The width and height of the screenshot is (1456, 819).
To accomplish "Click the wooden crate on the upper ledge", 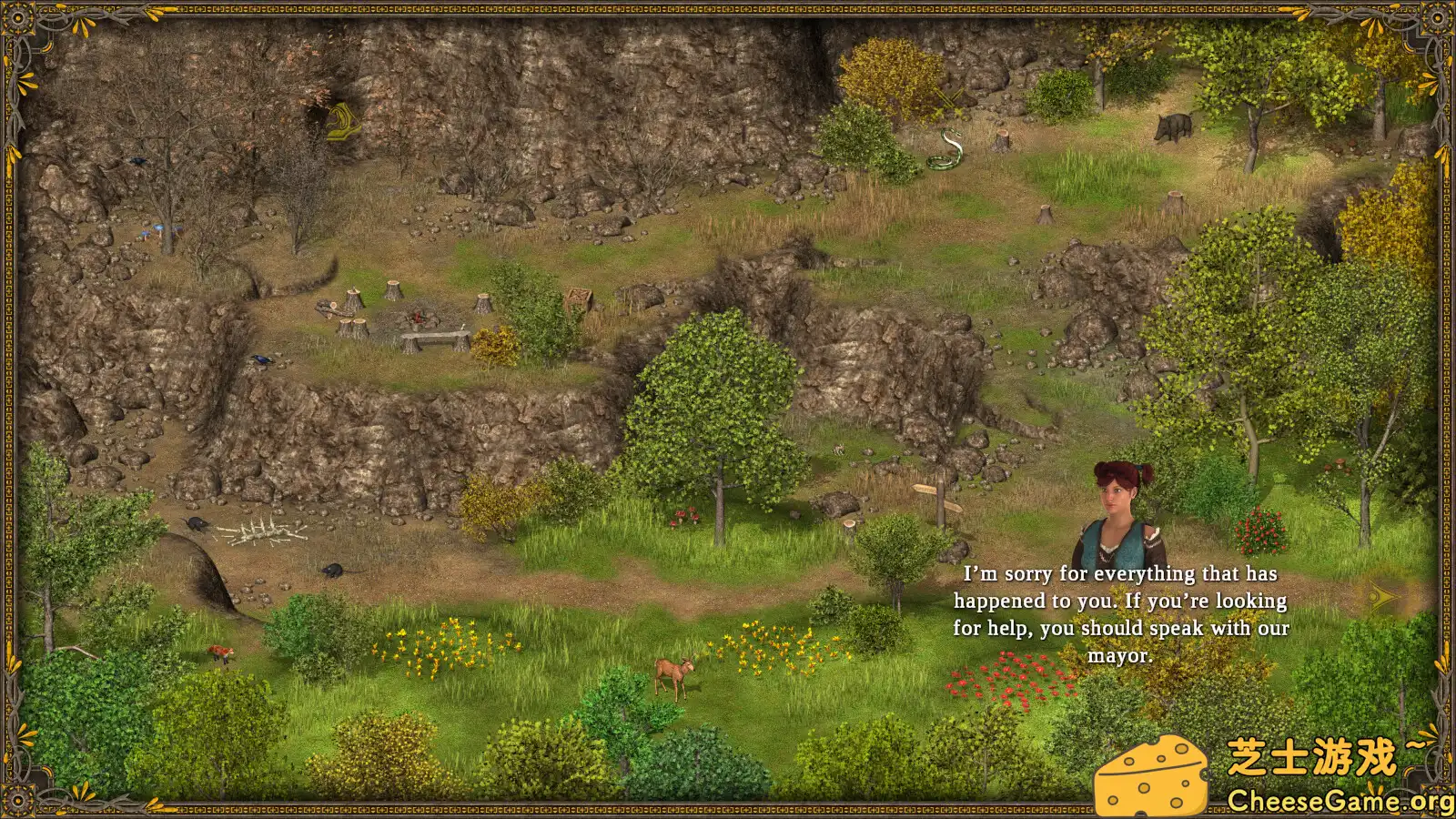I will click(577, 296).
